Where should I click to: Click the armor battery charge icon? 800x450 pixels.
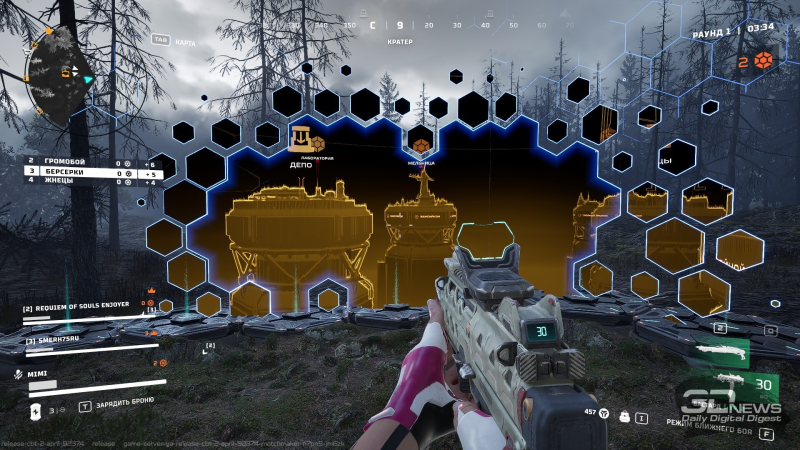(x=36, y=409)
